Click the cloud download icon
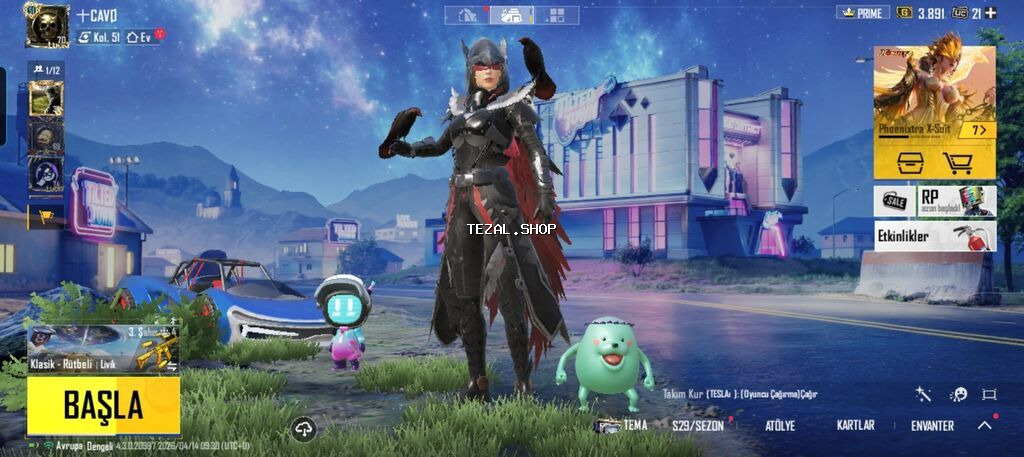 [x=305, y=429]
